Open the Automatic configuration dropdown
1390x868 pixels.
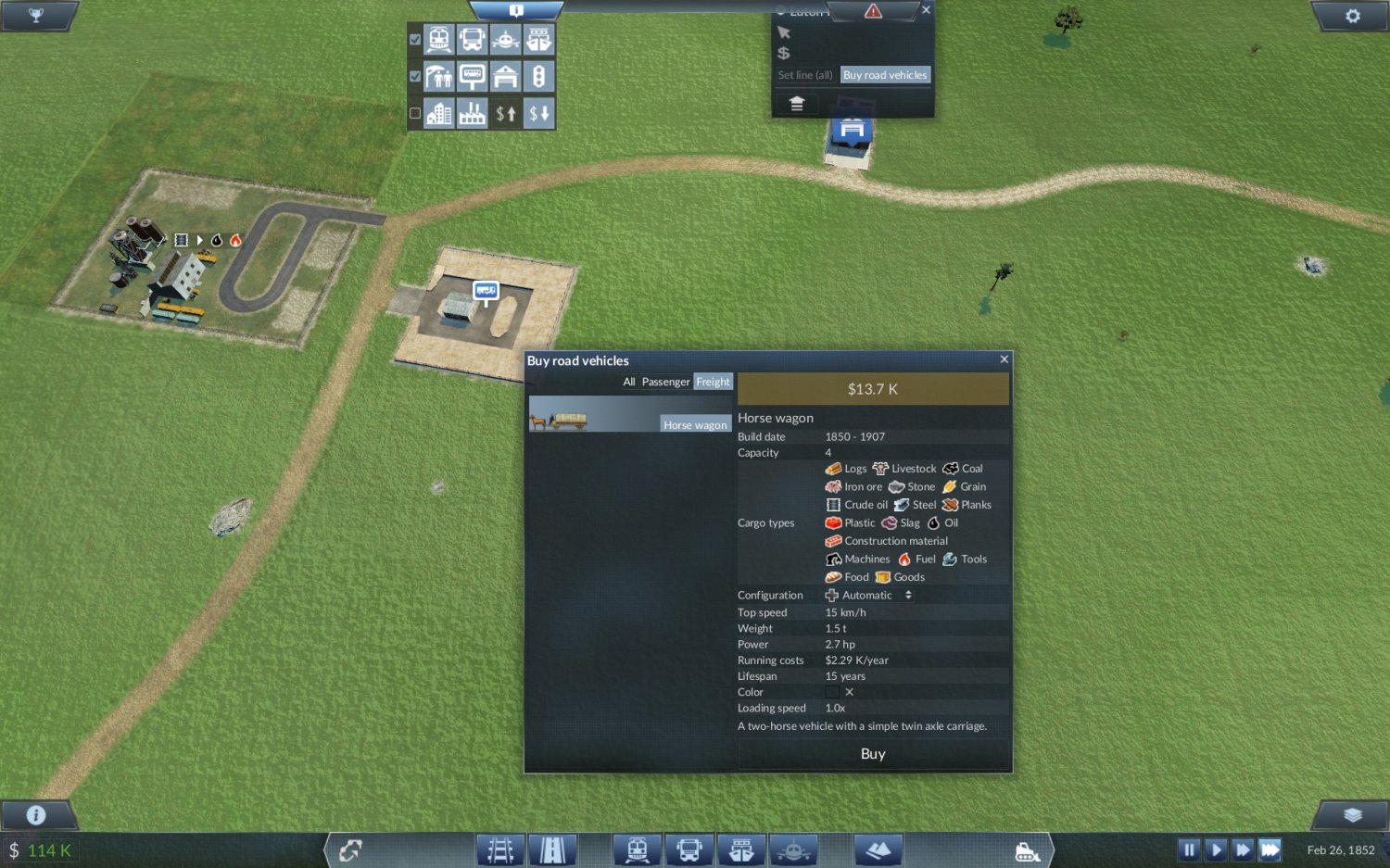coord(869,596)
